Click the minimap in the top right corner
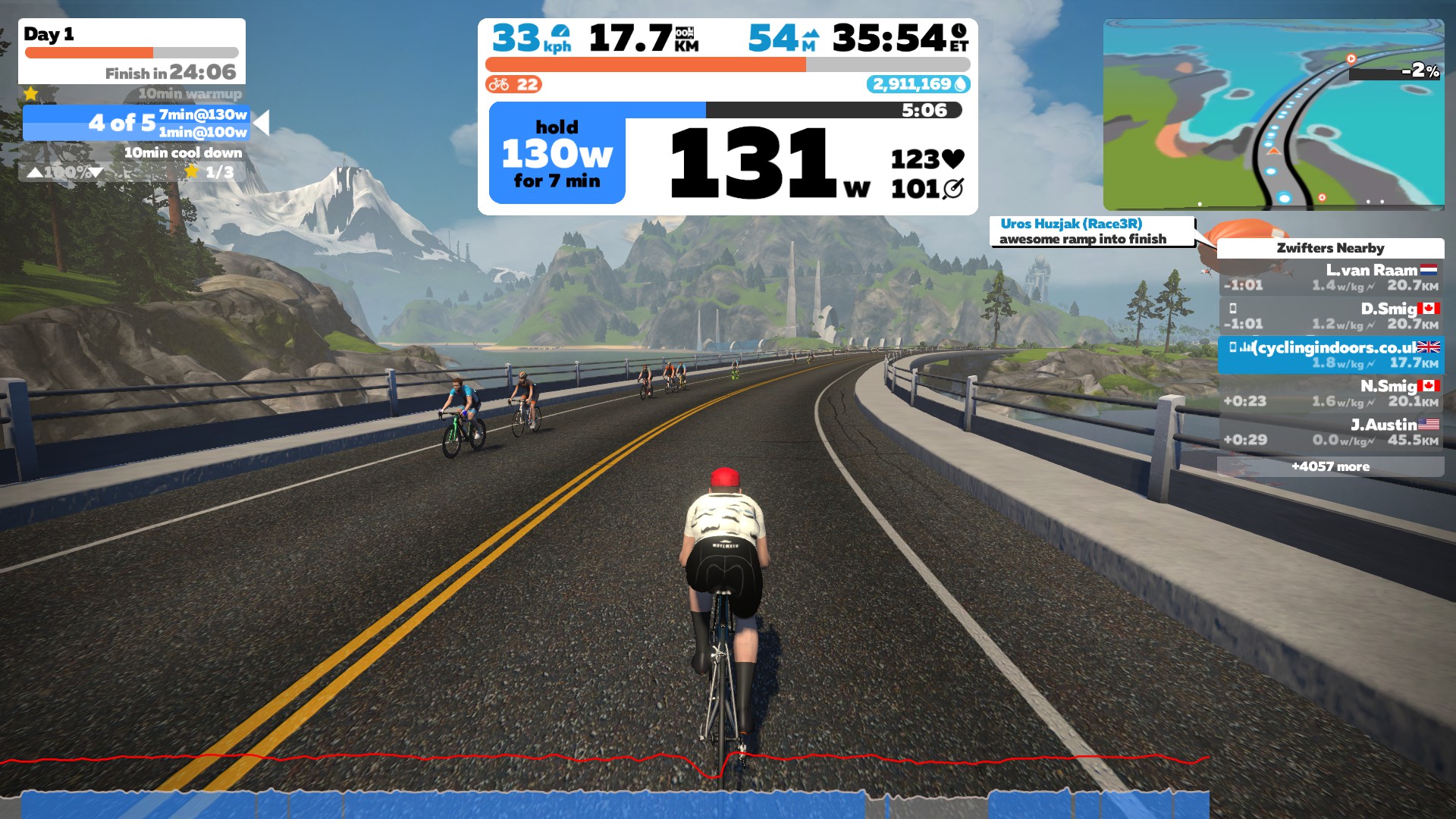The height and width of the screenshot is (819, 1456). click(1274, 110)
